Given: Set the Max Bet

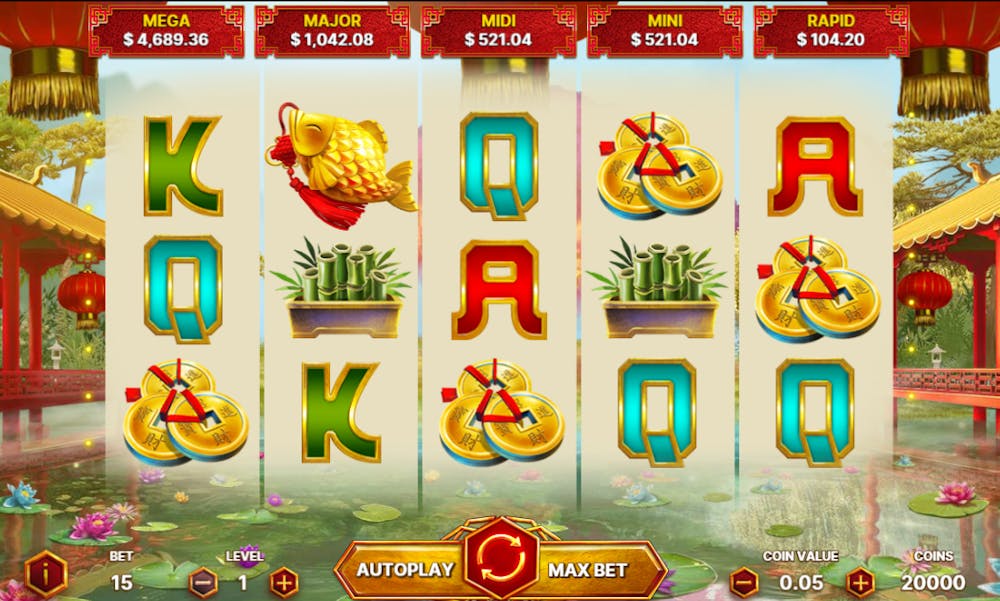Looking at the screenshot, I should (588, 570).
